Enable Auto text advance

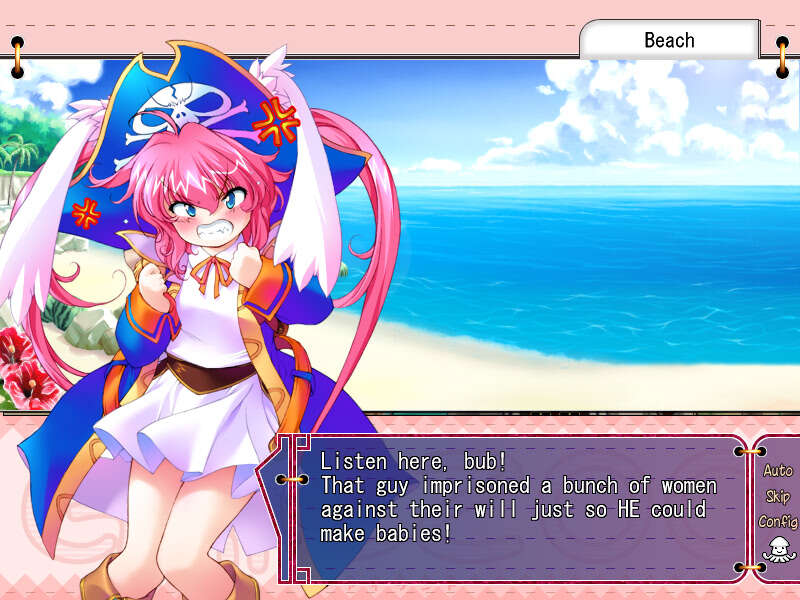[777, 471]
